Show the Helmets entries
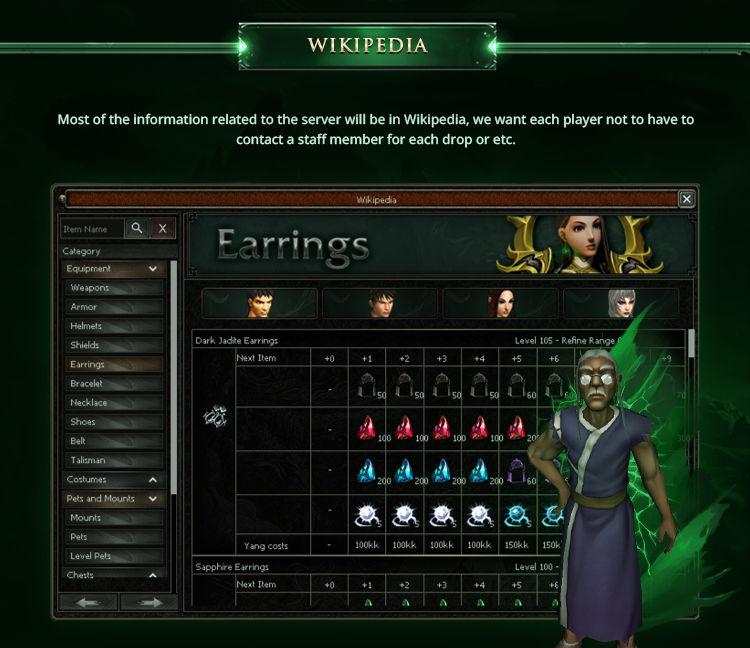The height and width of the screenshot is (648, 750). tap(112, 326)
